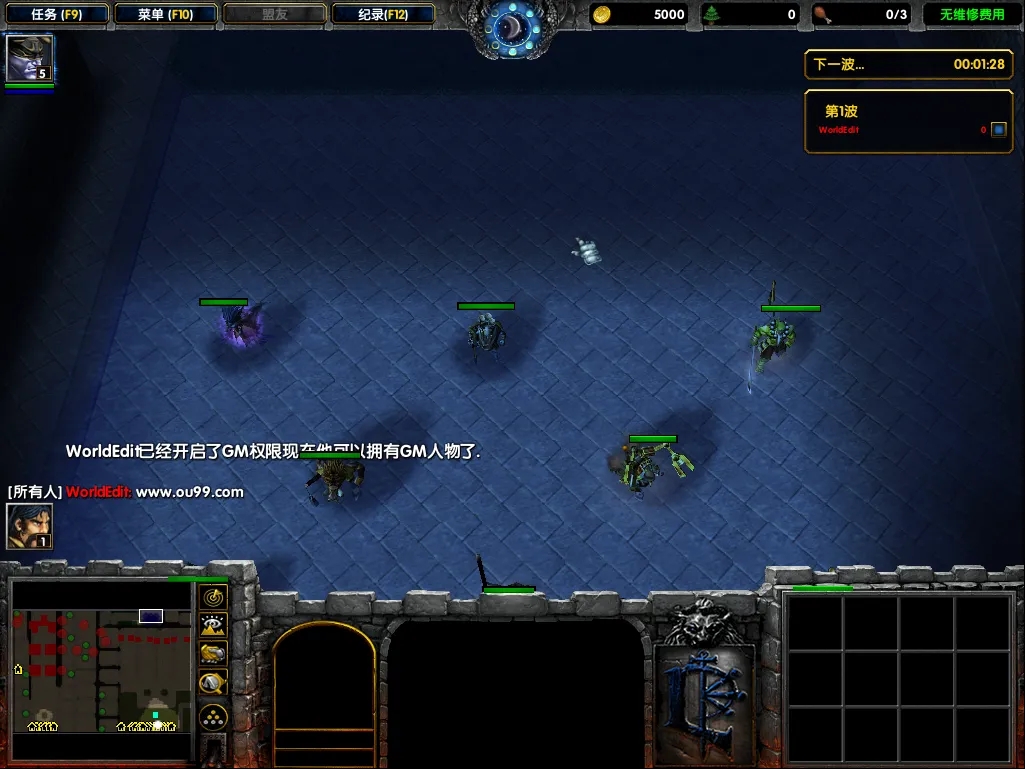1025x769 pixels.
Task: Open the chat log (纪录 F12)
Action: (x=383, y=15)
